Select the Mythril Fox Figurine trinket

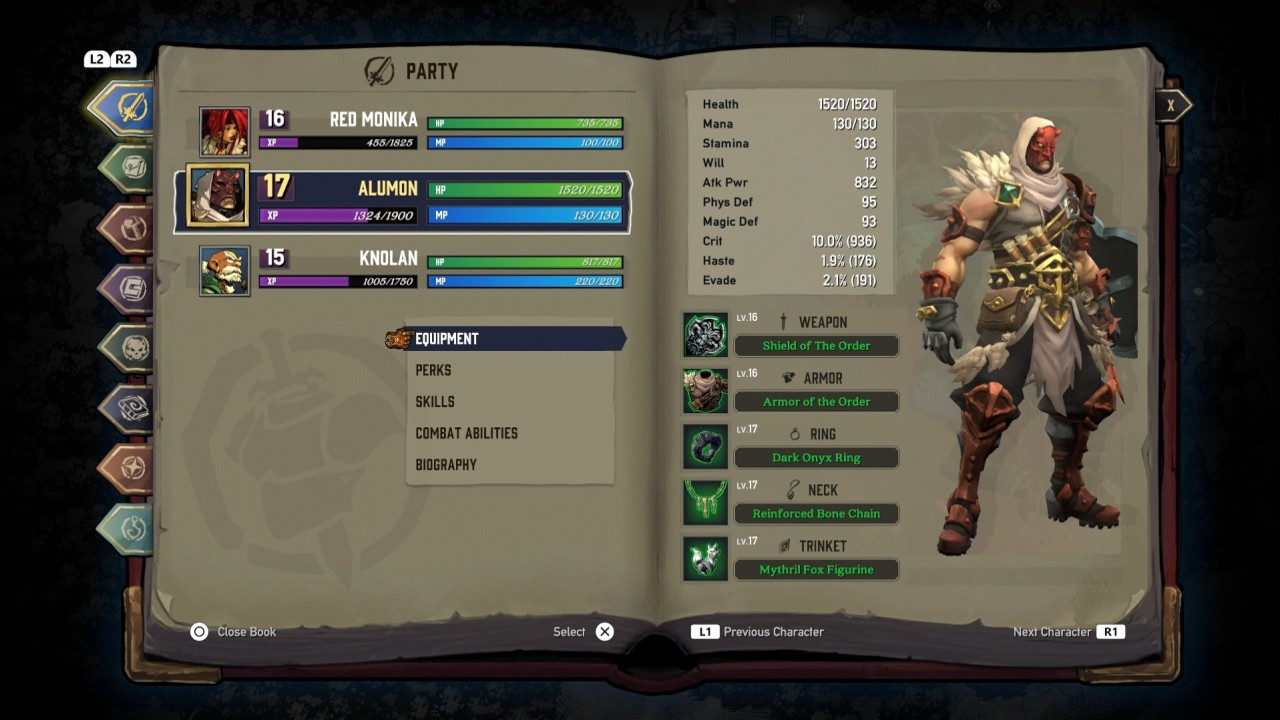816,570
